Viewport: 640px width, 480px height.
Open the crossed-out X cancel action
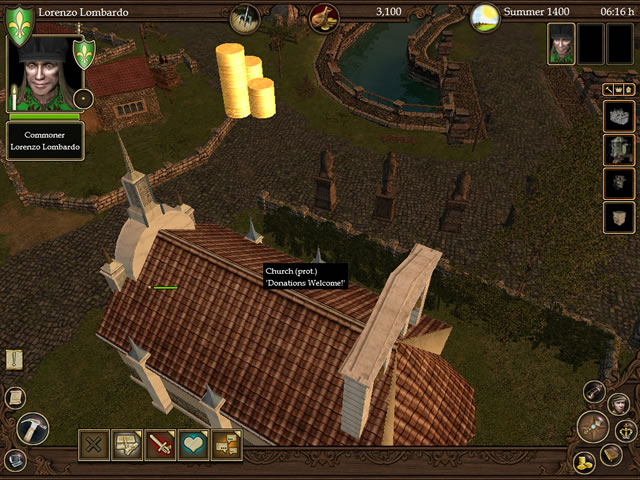95,443
